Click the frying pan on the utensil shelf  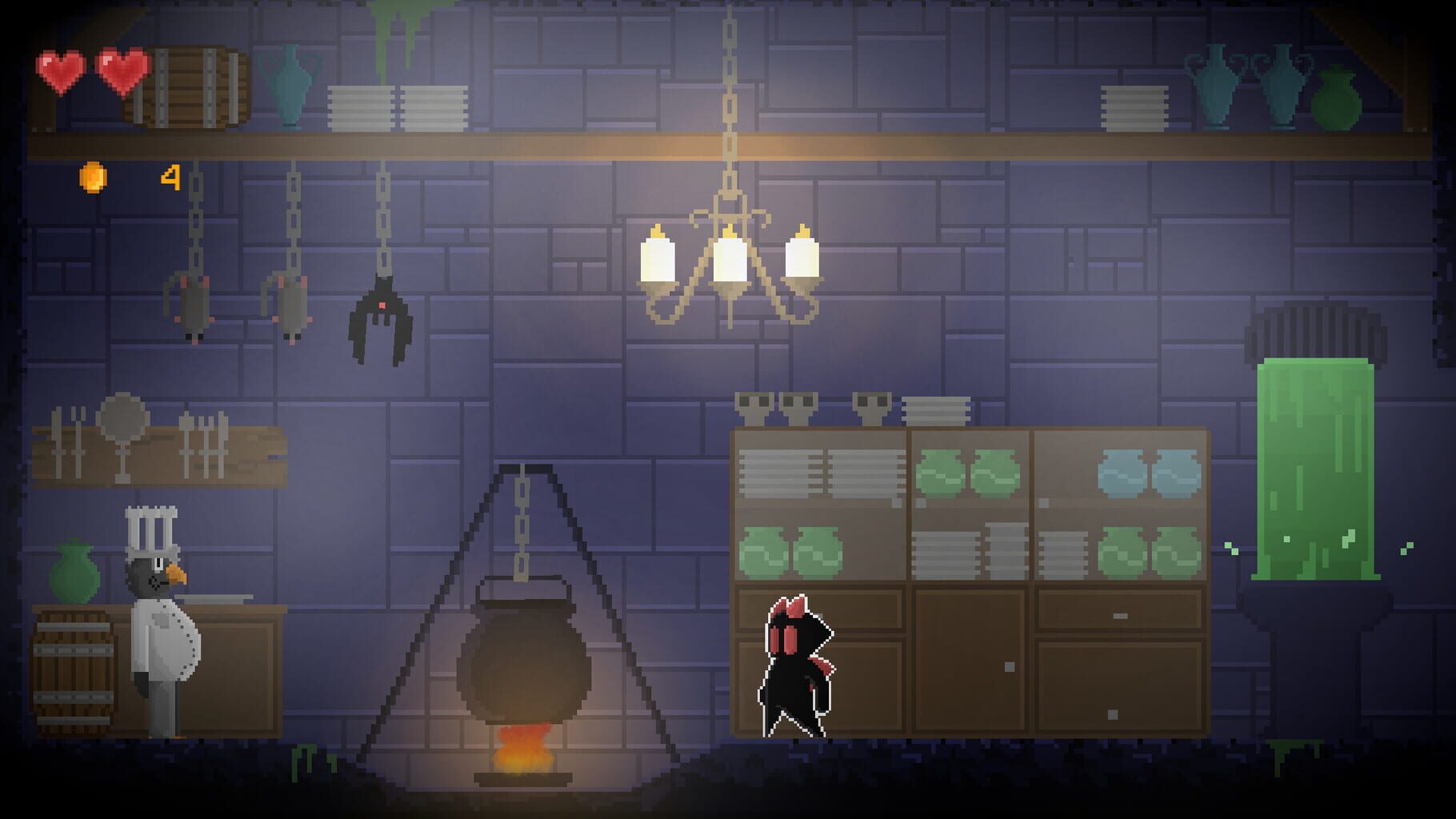point(122,420)
